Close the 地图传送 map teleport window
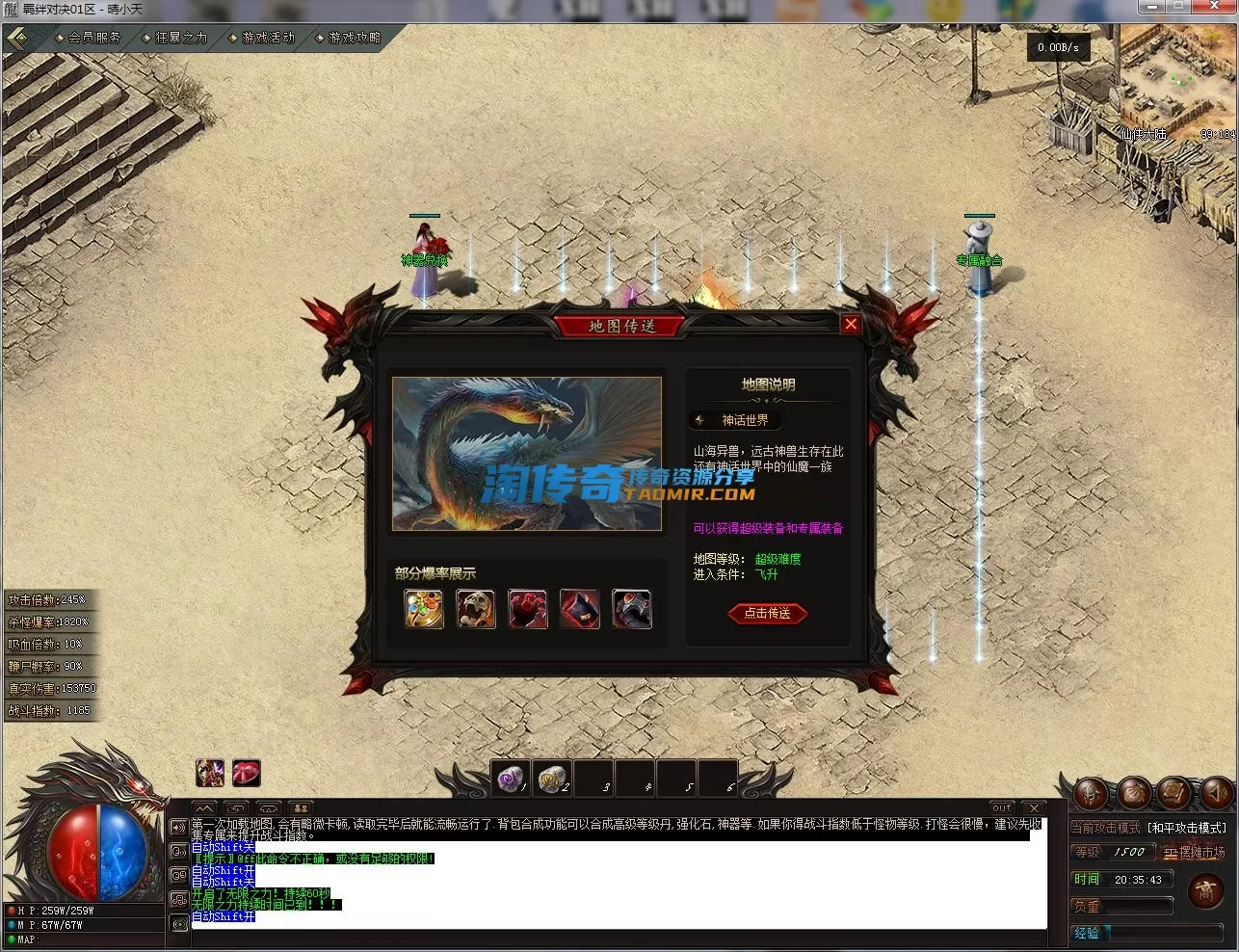The width and height of the screenshot is (1239, 952). pos(850,325)
